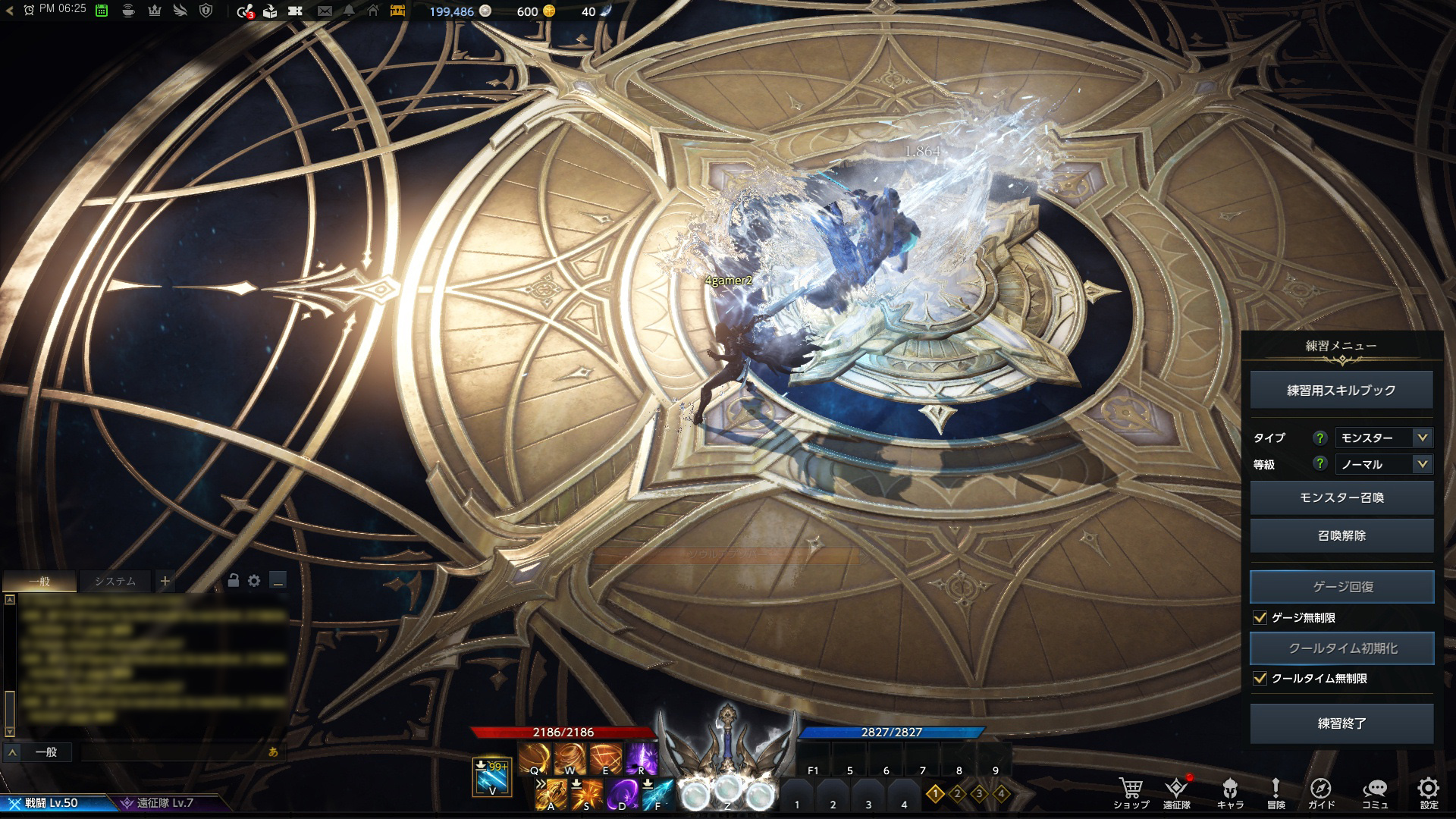Open the chat window gear settings
Screen dimensions: 1456x819
[254, 581]
